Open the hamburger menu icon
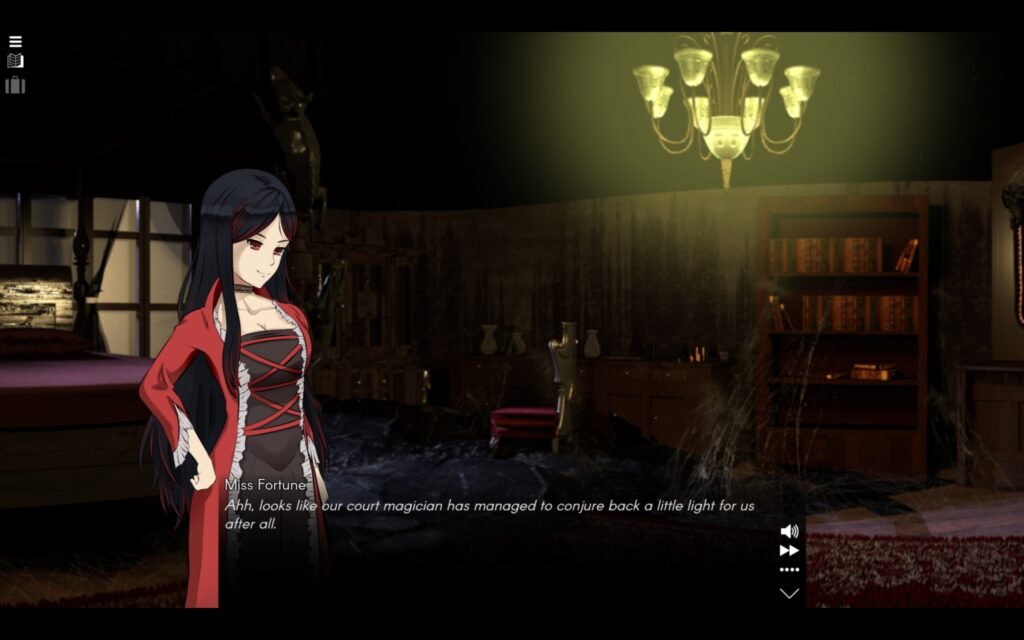This screenshot has width=1024, height=640. click(15, 42)
